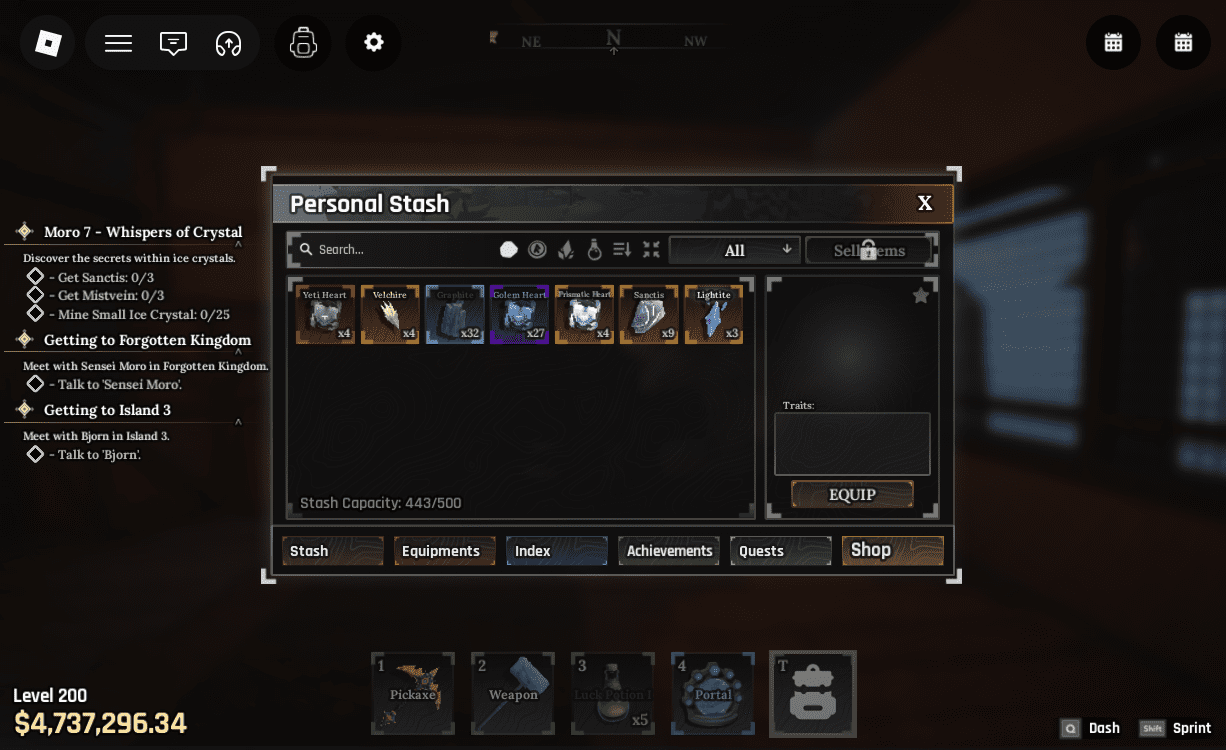Click the locked Sell Items button
The image size is (1226, 750).
pos(869,250)
